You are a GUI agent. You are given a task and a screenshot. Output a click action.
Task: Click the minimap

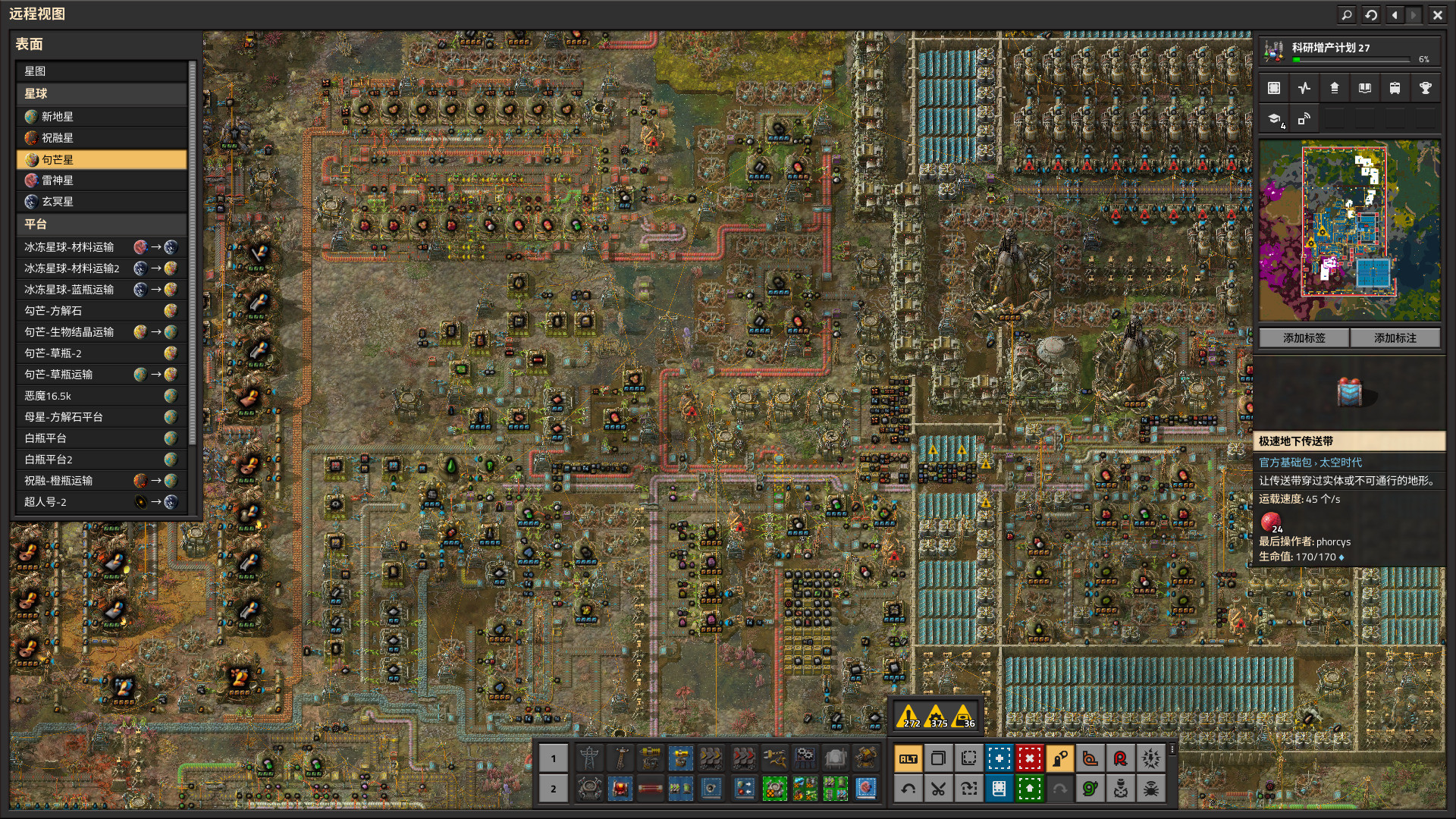pyautogui.click(x=1350, y=230)
